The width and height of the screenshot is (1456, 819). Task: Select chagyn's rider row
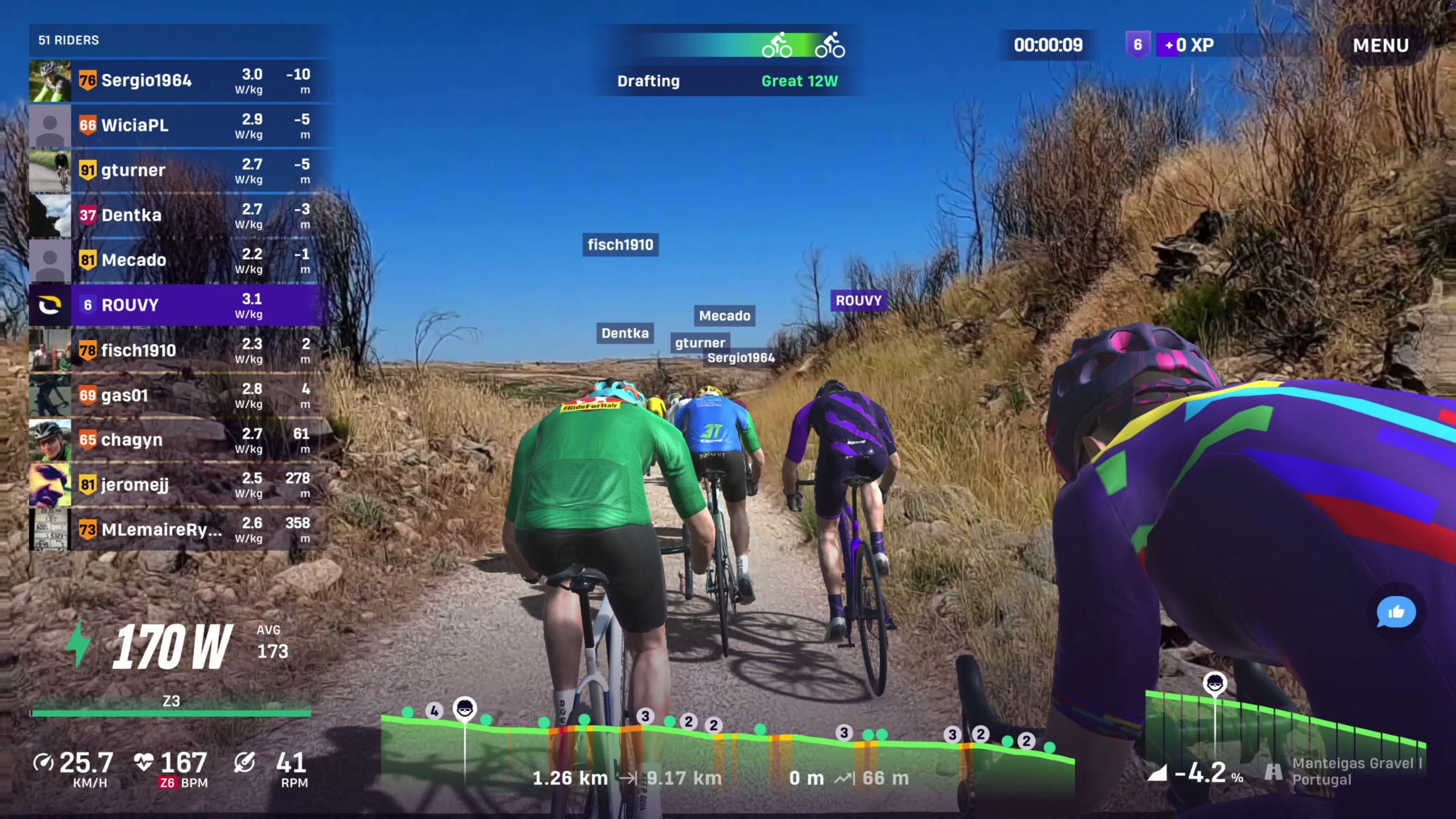181,440
